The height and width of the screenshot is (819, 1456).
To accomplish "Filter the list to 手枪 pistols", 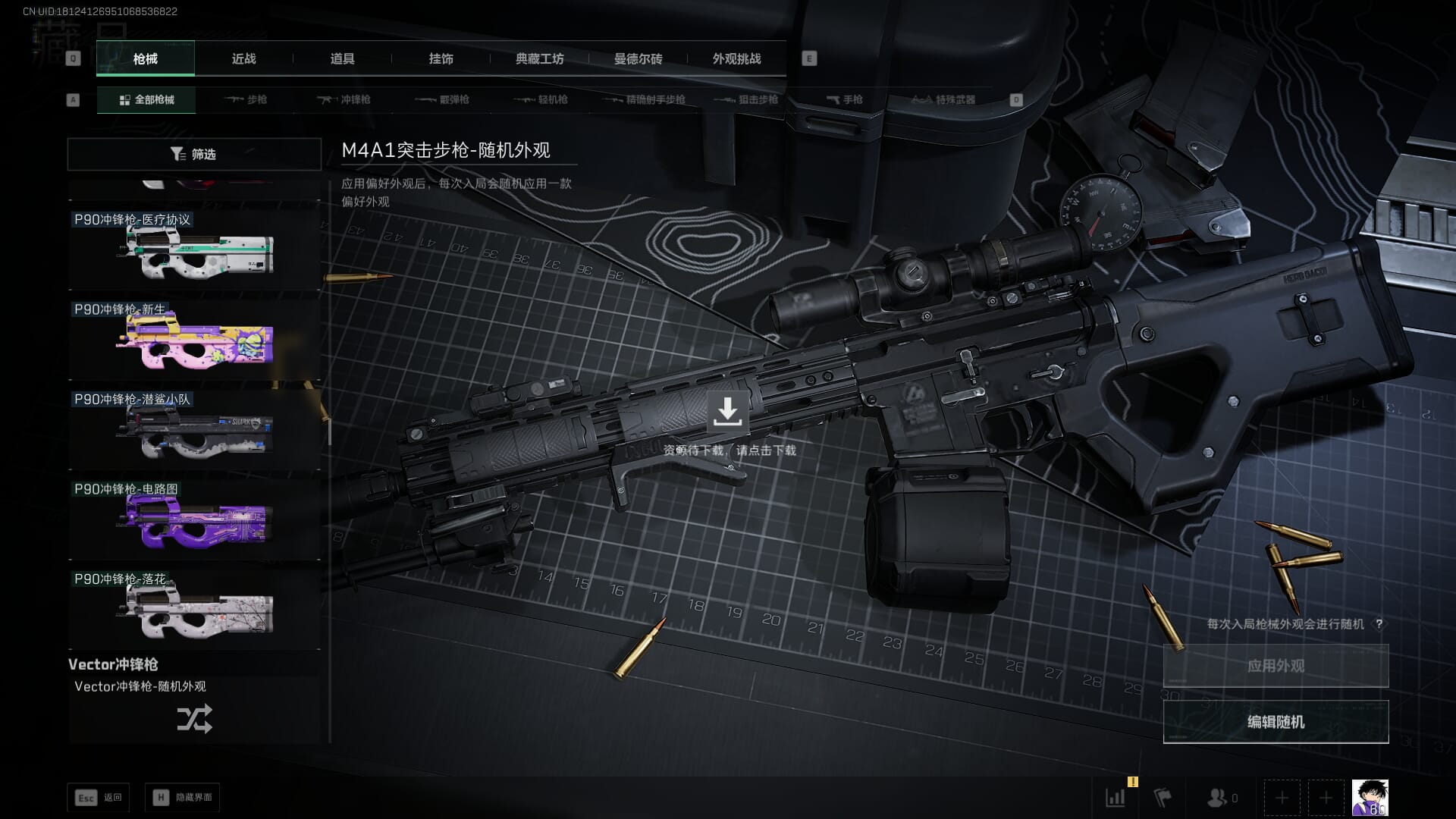I will click(x=844, y=99).
